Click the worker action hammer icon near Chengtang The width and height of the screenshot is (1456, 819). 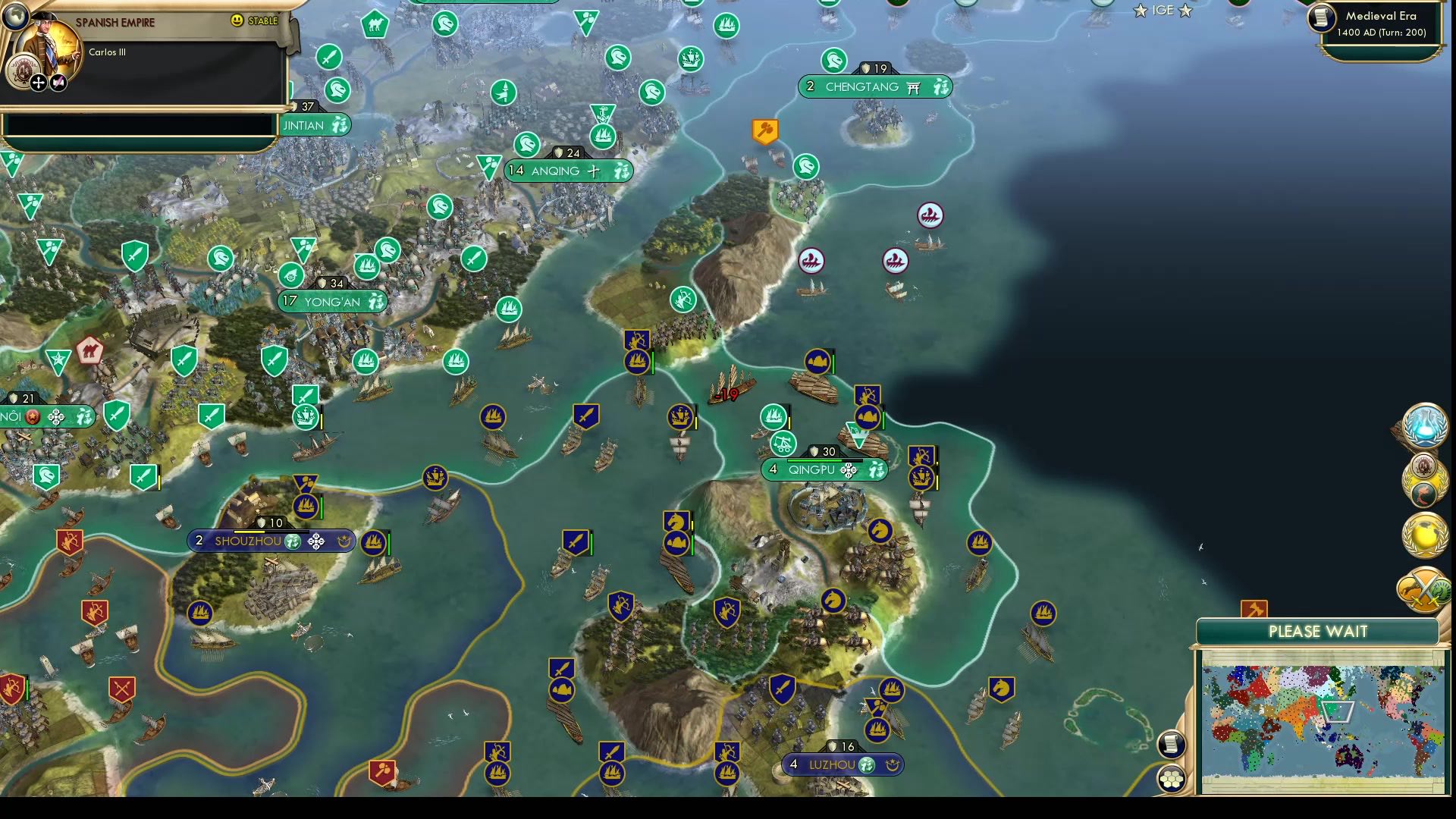coord(764,130)
